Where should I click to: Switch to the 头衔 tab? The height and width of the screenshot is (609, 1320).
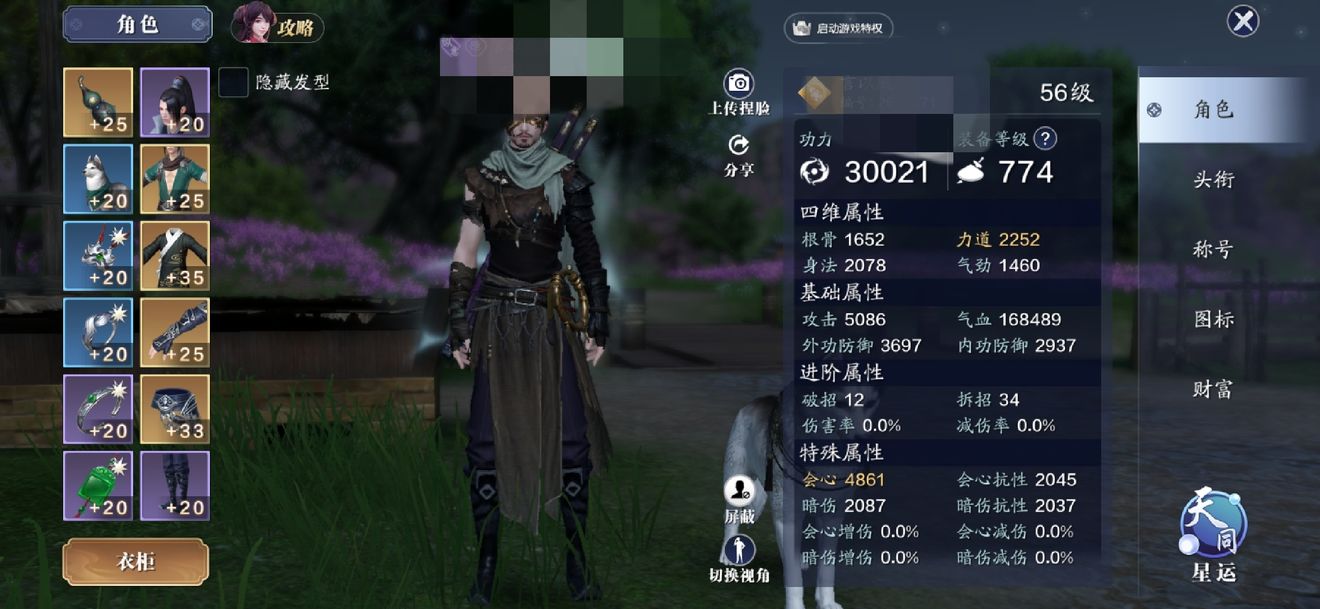pyautogui.click(x=1213, y=180)
